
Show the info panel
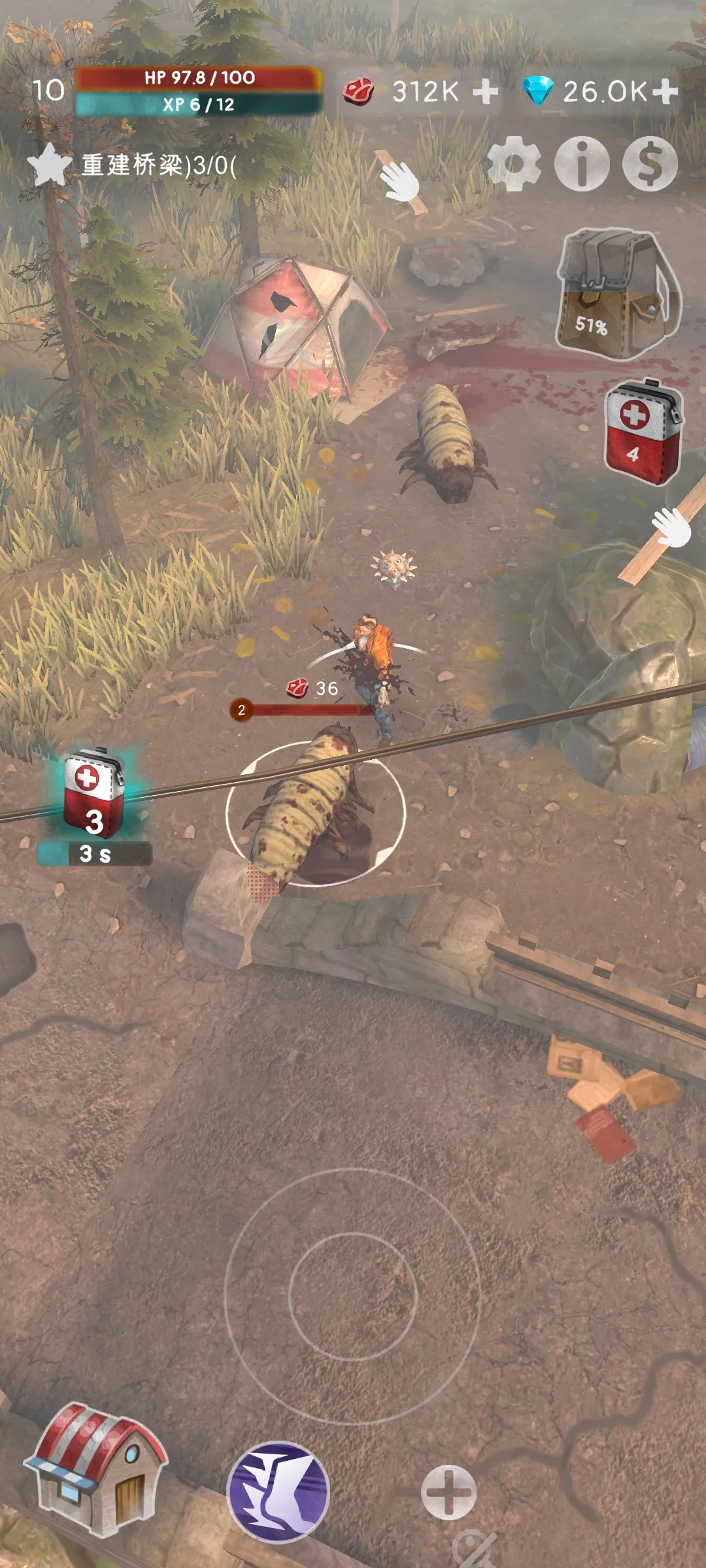click(x=582, y=163)
